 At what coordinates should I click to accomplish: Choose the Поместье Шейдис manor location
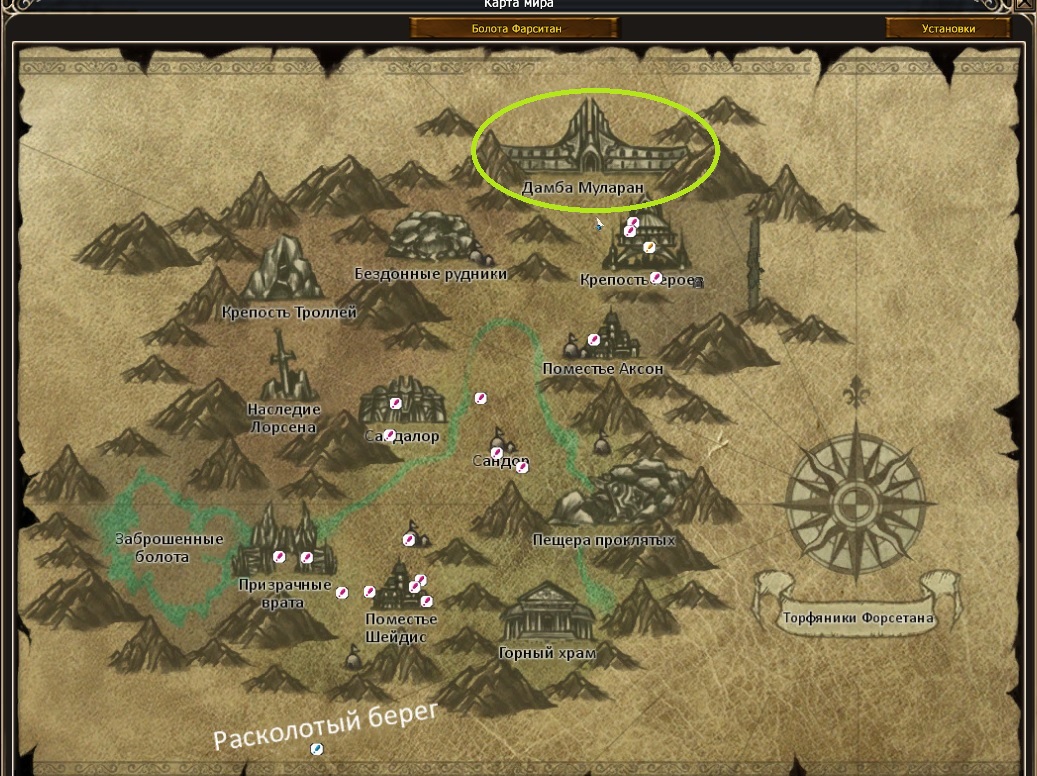coord(401,588)
